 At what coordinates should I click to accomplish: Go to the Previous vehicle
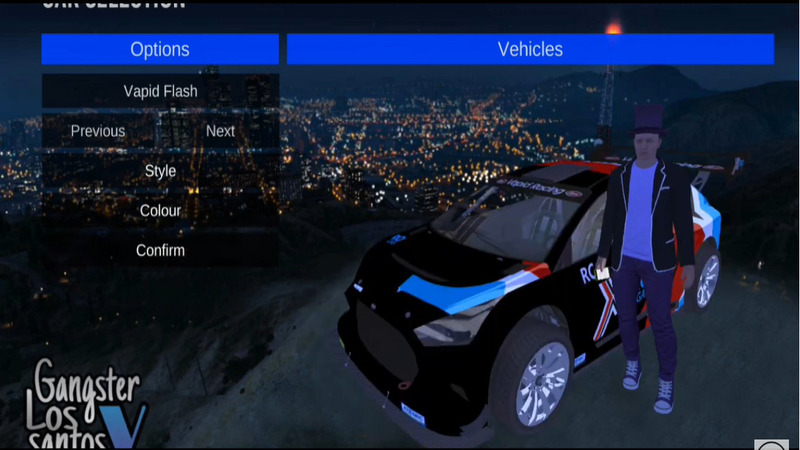(98, 131)
